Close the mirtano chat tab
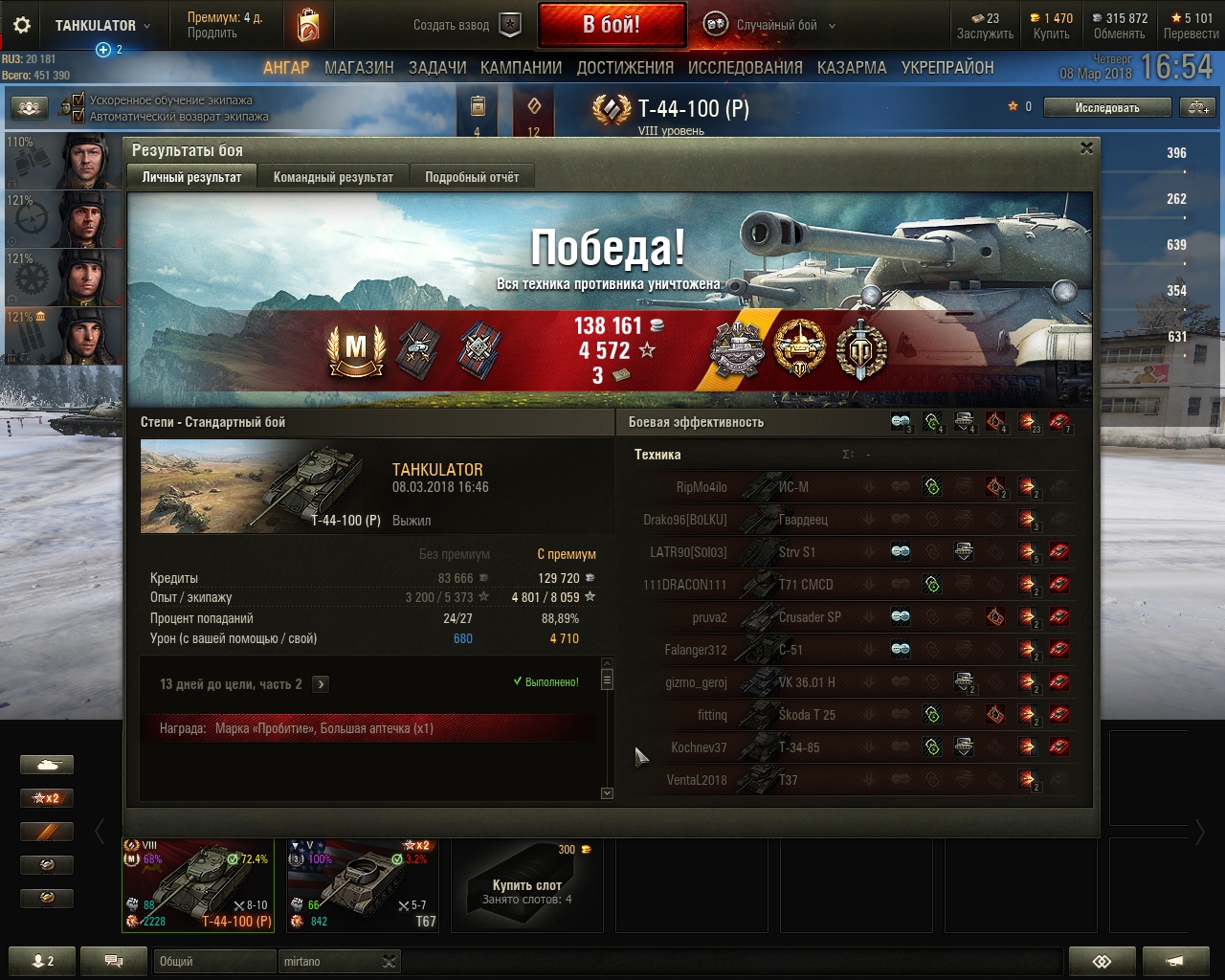This screenshot has width=1225, height=980. (x=389, y=962)
